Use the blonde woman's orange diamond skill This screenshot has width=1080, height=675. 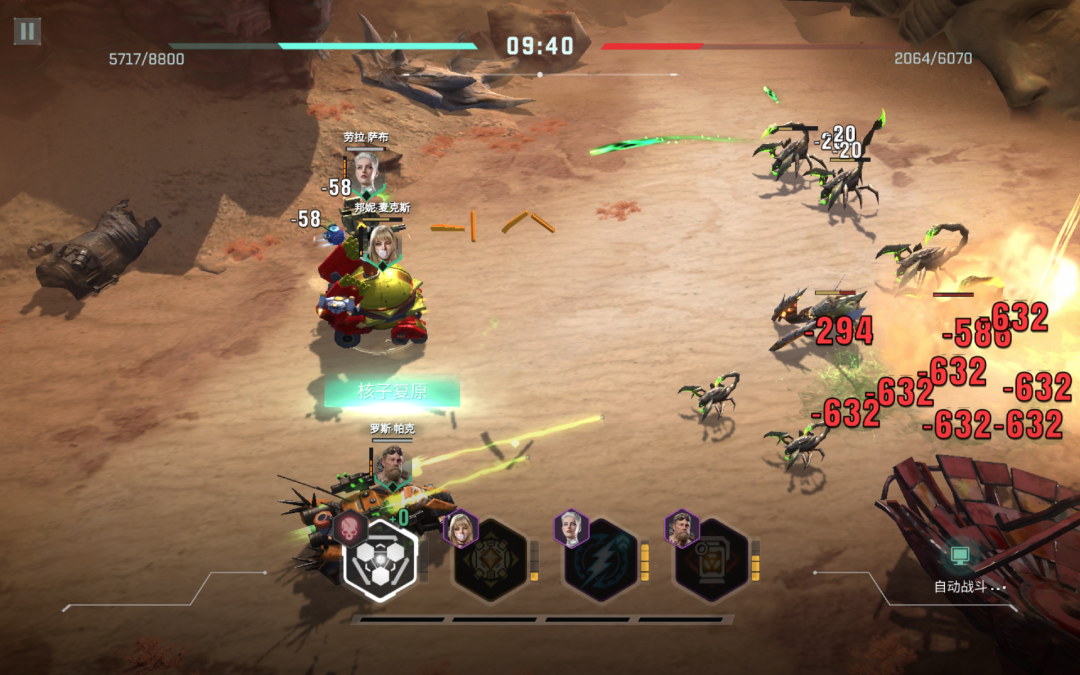coord(489,560)
